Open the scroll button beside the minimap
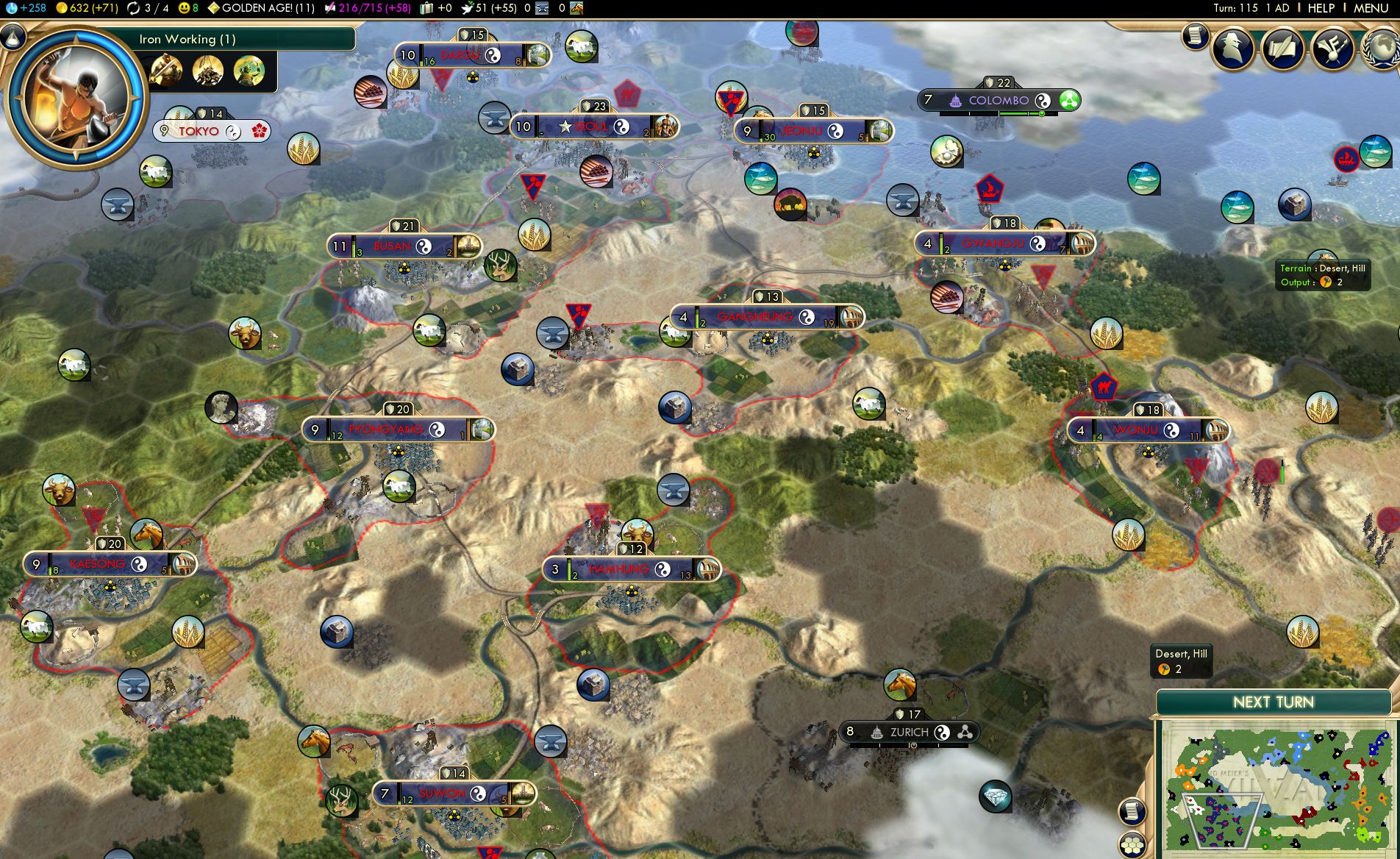The image size is (1400, 859). coord(1132,811)
